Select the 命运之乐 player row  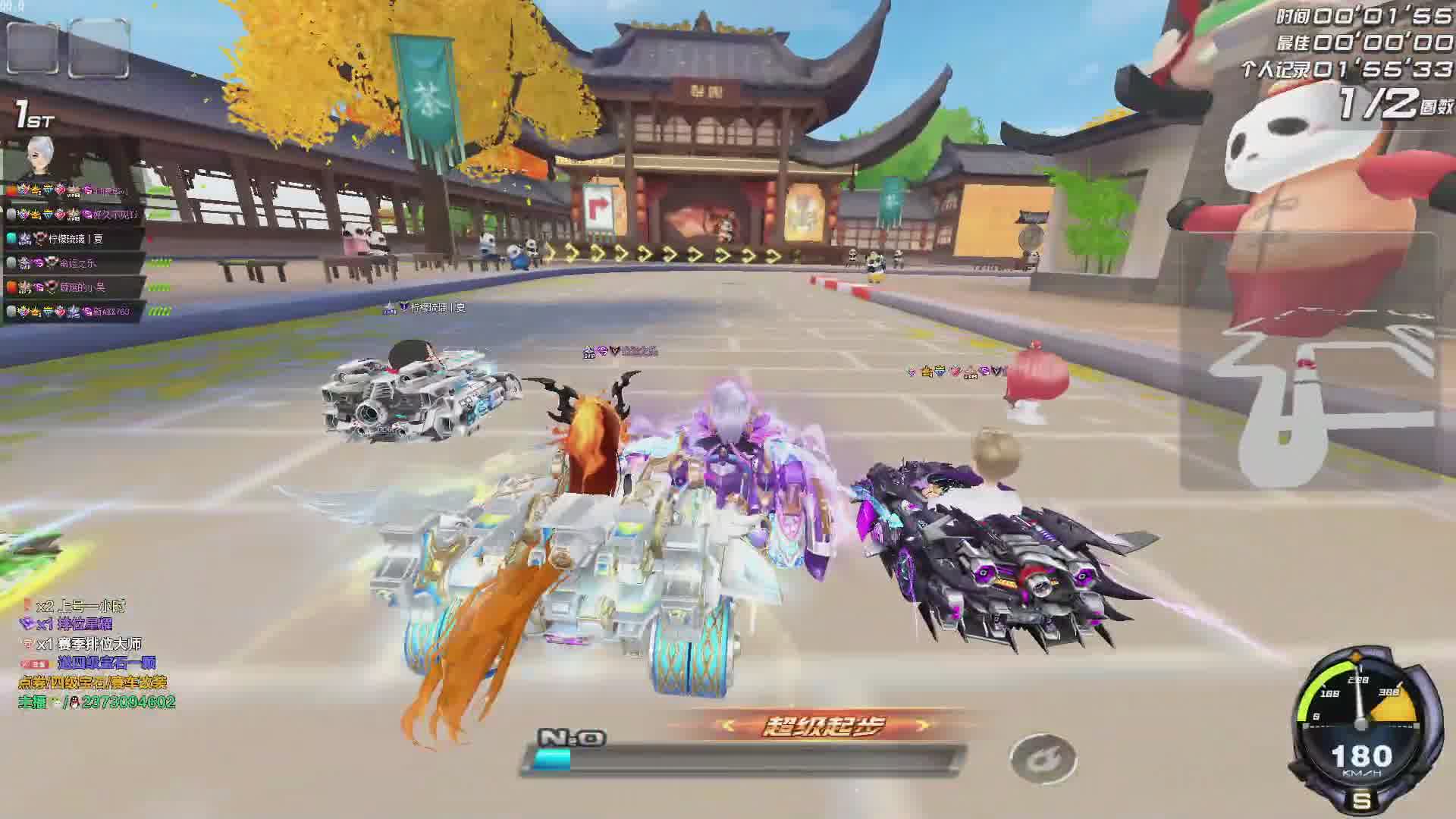coord(74,262)
